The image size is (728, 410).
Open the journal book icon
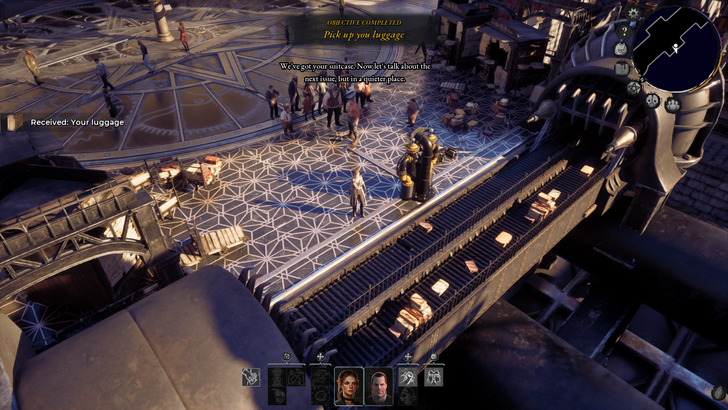622,68
